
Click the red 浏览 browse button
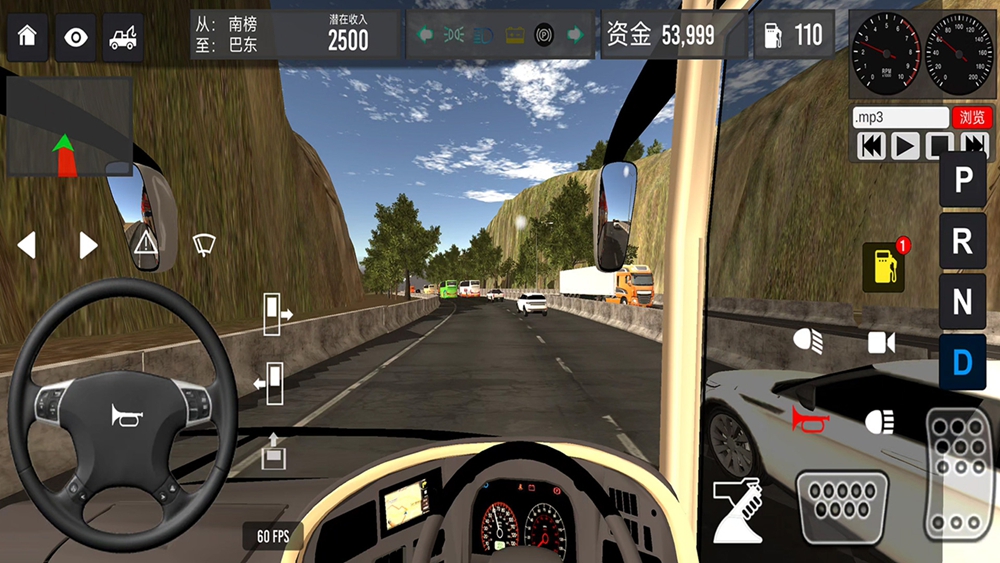pyautogui.click(x=972, y=117)
